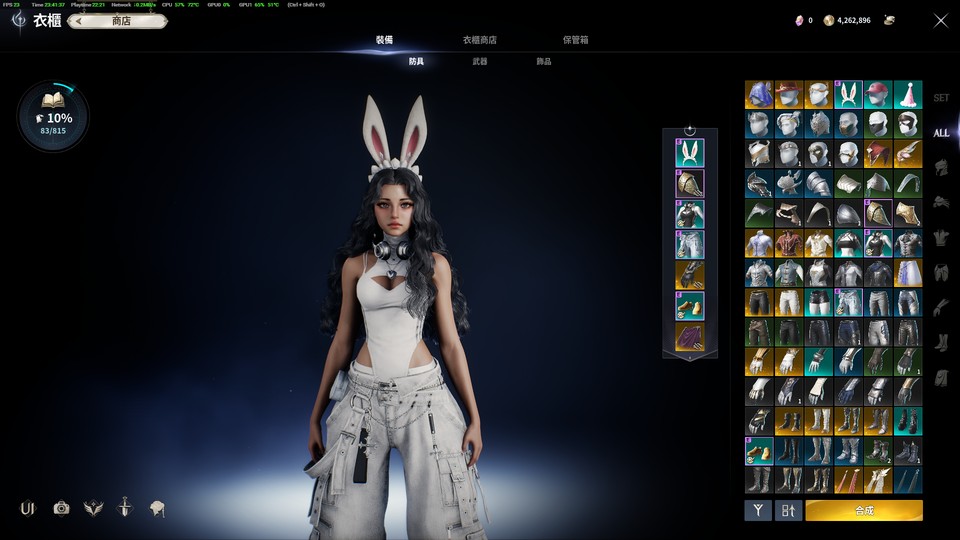Open the sort order button

coord(788,510)
